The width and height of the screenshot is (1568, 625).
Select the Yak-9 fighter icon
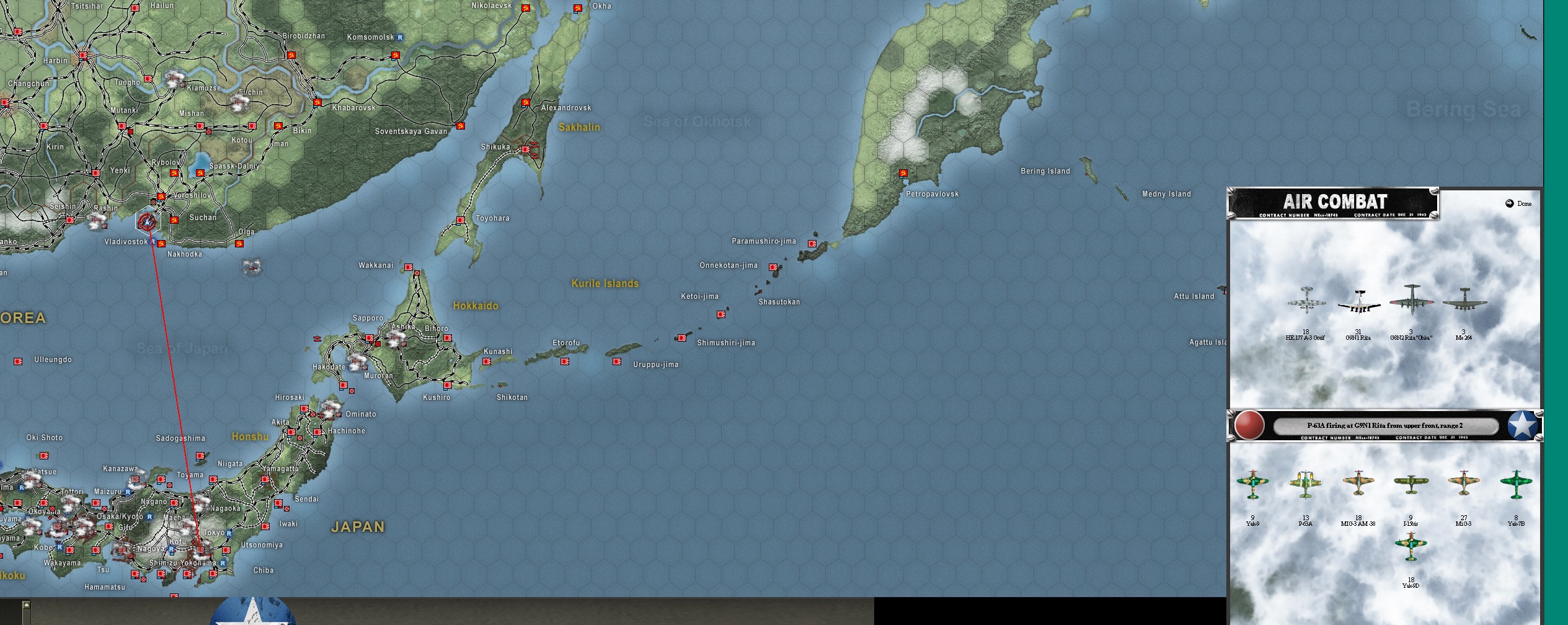[1252, 484]
